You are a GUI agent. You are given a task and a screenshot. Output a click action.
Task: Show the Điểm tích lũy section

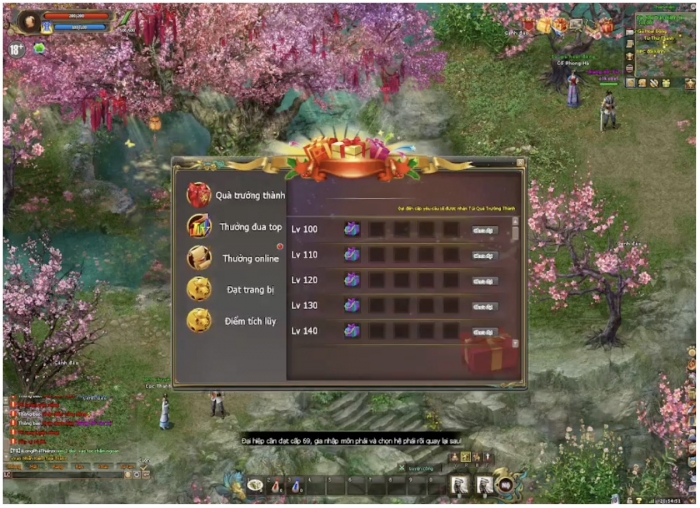[x=237, y=320]
